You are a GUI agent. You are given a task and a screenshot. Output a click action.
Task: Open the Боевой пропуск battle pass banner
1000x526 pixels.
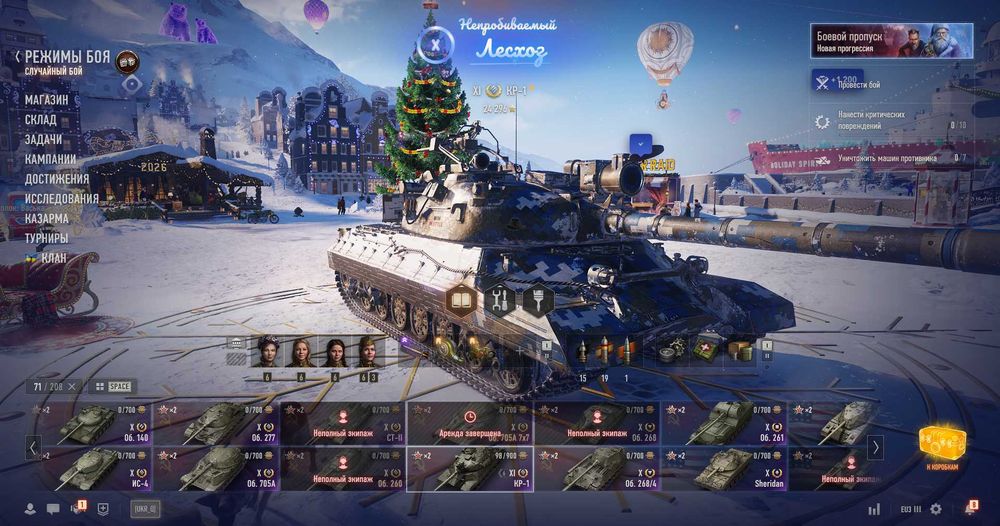click(x=892, y=41)
